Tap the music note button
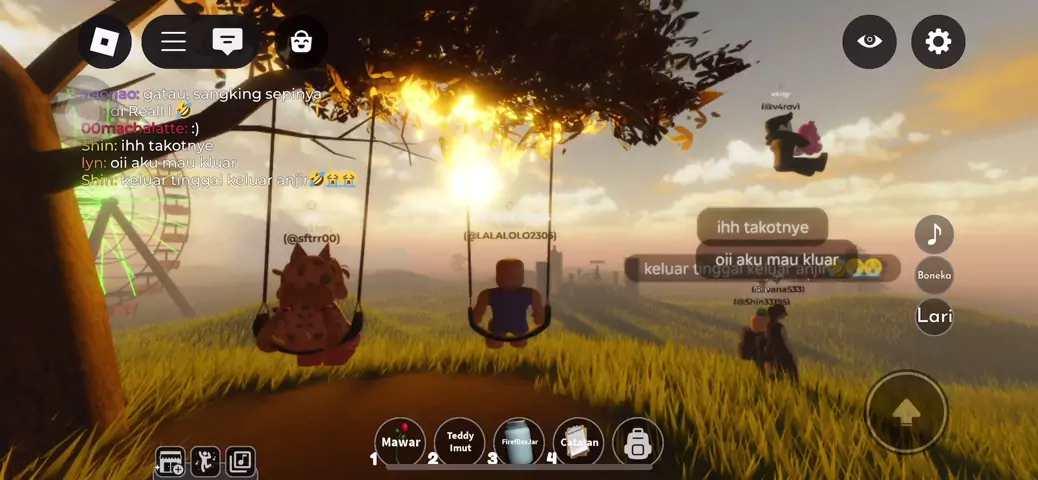The image size is (1038, 480). click(x=934, y=234)
